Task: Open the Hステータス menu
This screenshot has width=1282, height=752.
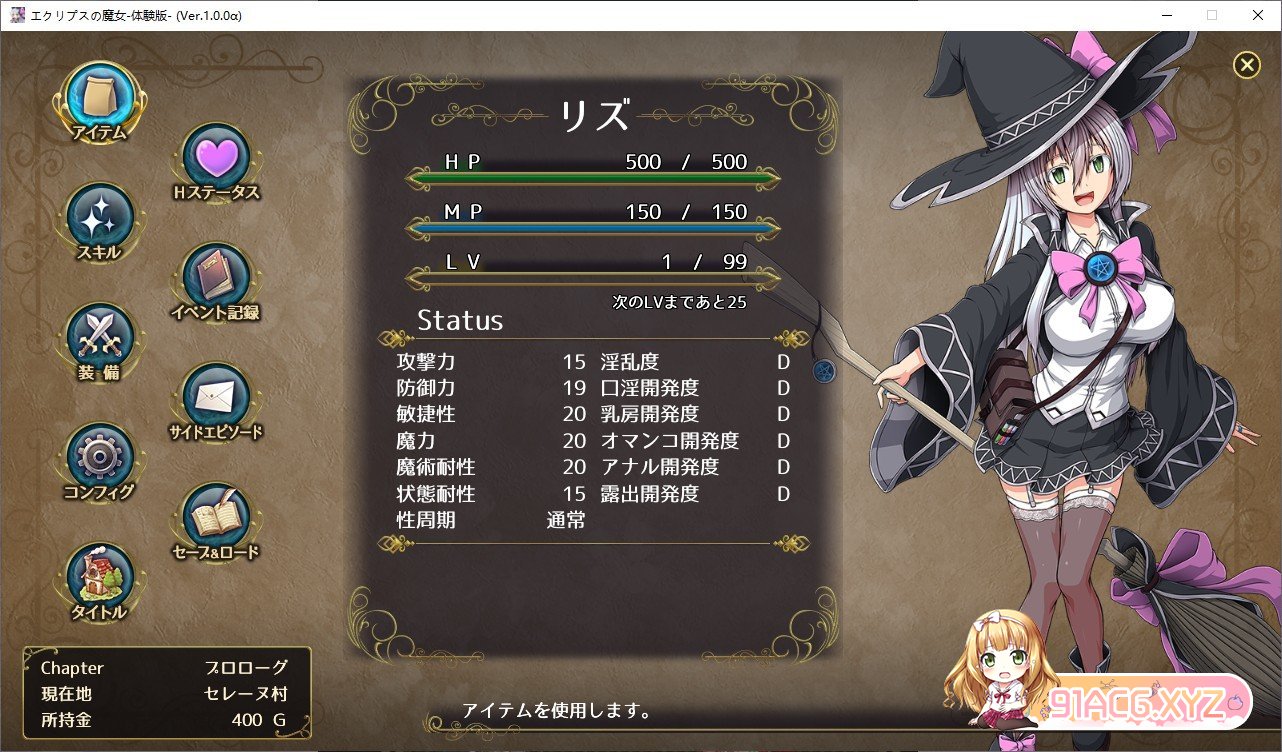Action: (x=216, y=158)
